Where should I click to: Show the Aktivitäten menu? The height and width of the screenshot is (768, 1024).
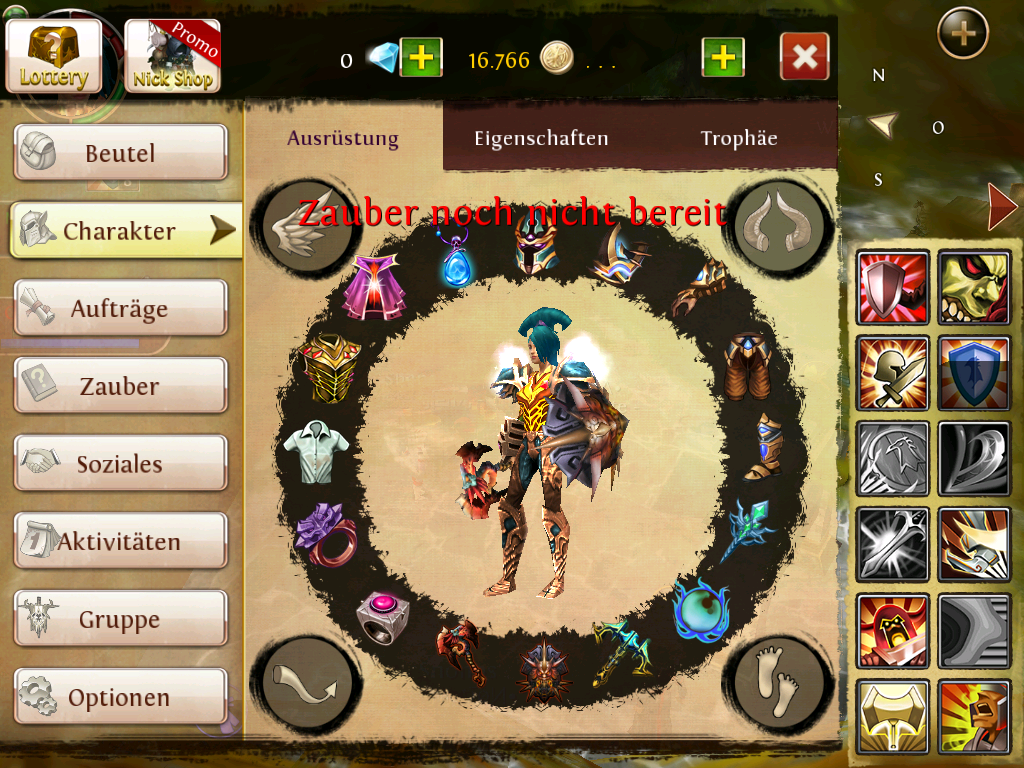(120, 542)
